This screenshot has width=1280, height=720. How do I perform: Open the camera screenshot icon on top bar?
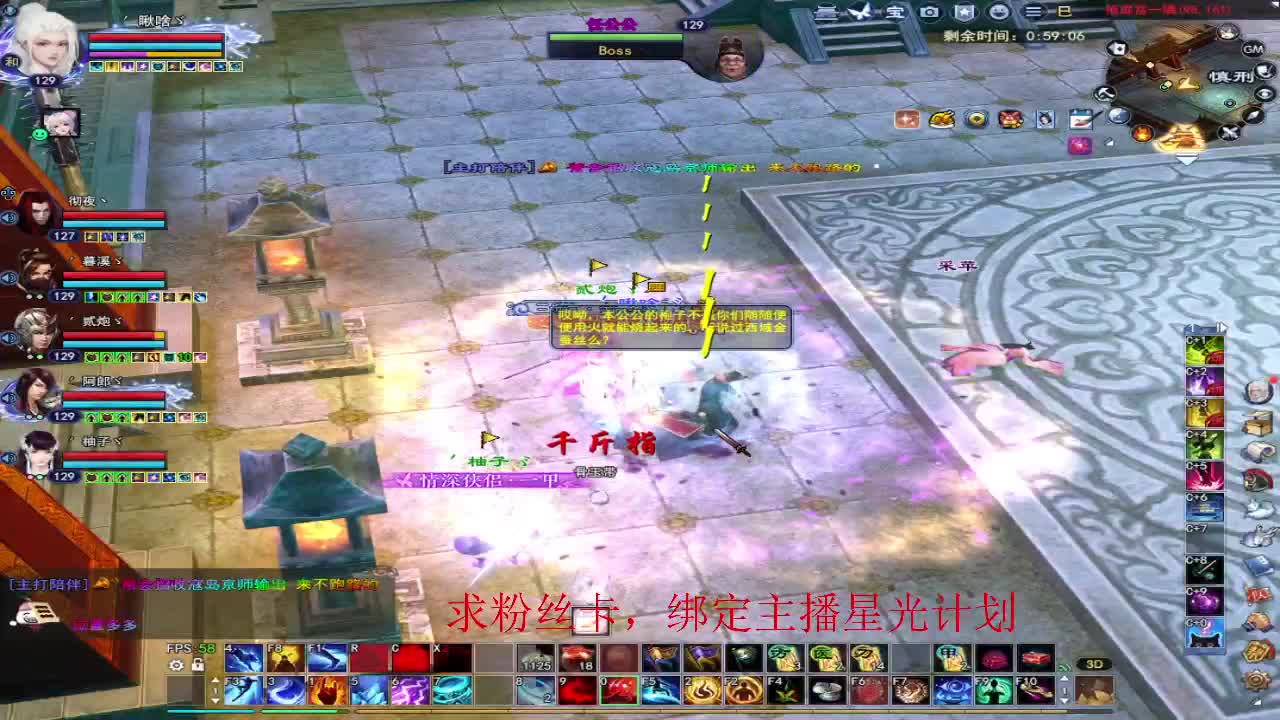coord(929,13)
